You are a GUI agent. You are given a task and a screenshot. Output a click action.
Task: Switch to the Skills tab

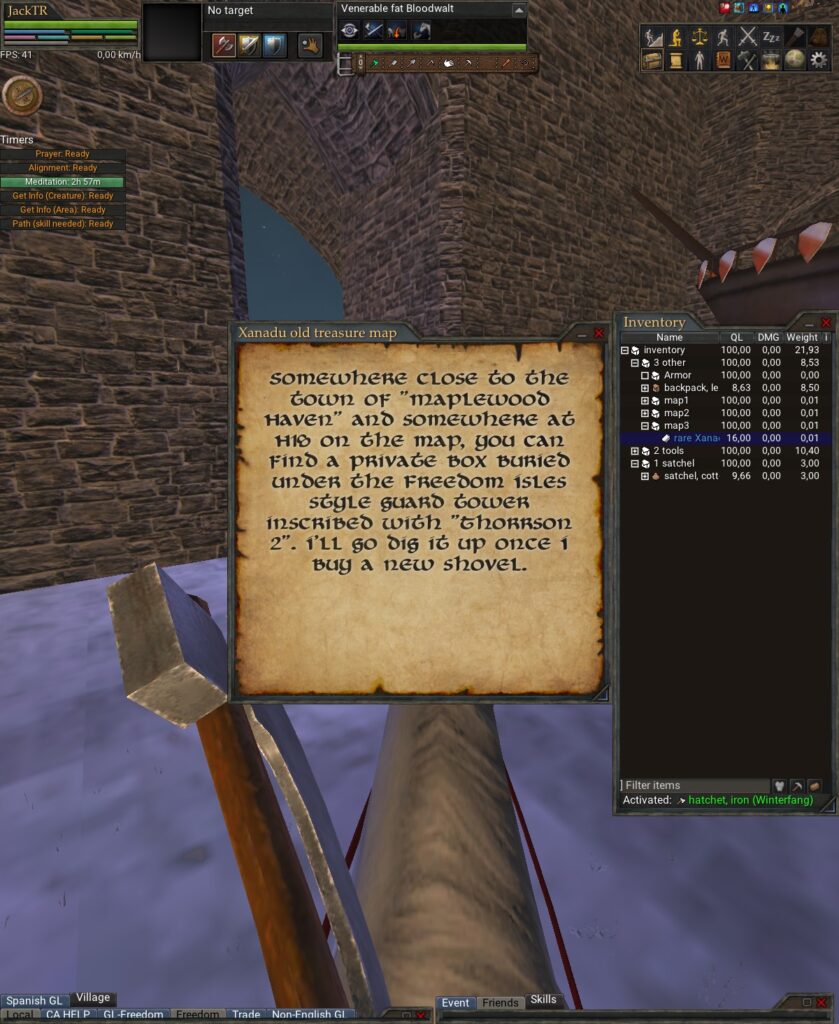(543, 1000)
